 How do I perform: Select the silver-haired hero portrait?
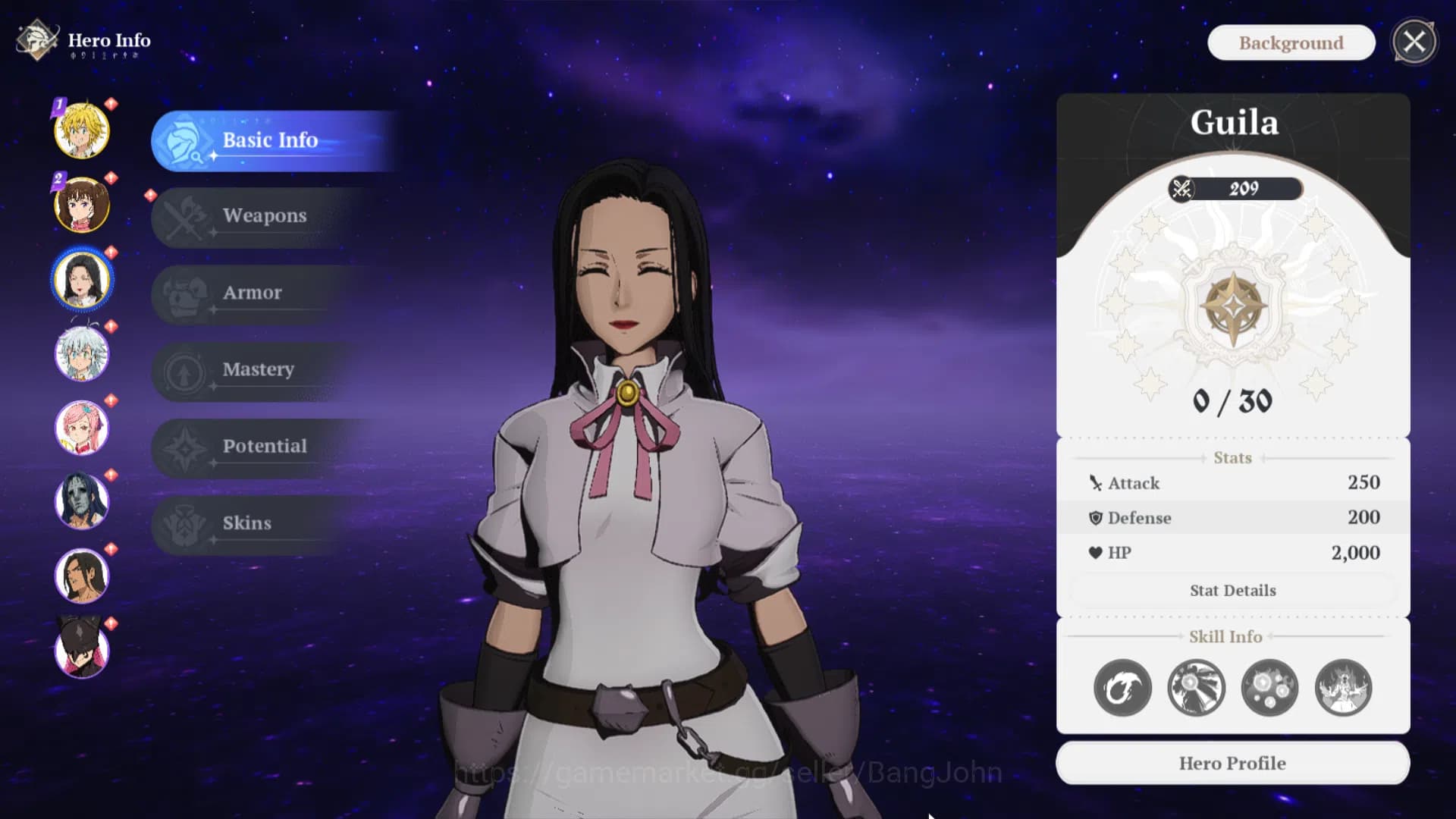point(82,353)
